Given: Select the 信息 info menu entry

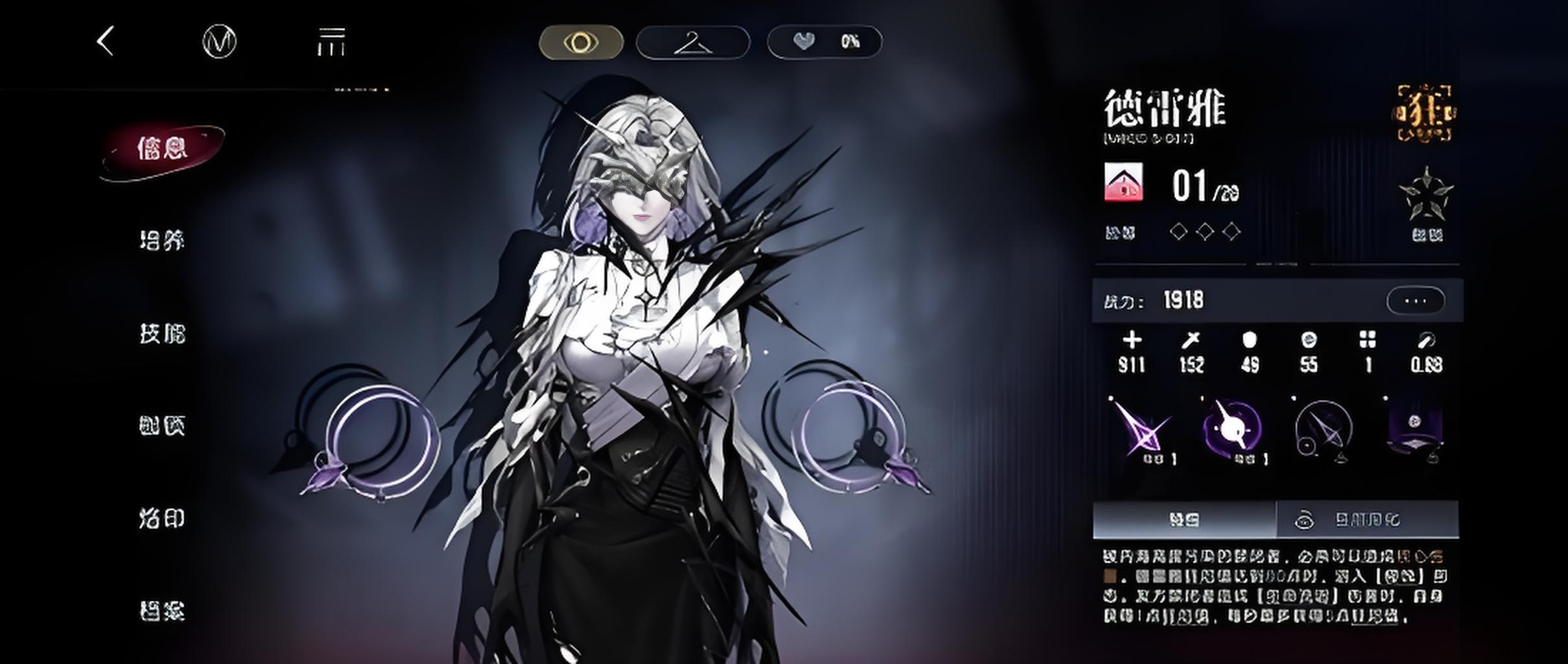Looking at the screenshot, I should click(162, 149).
